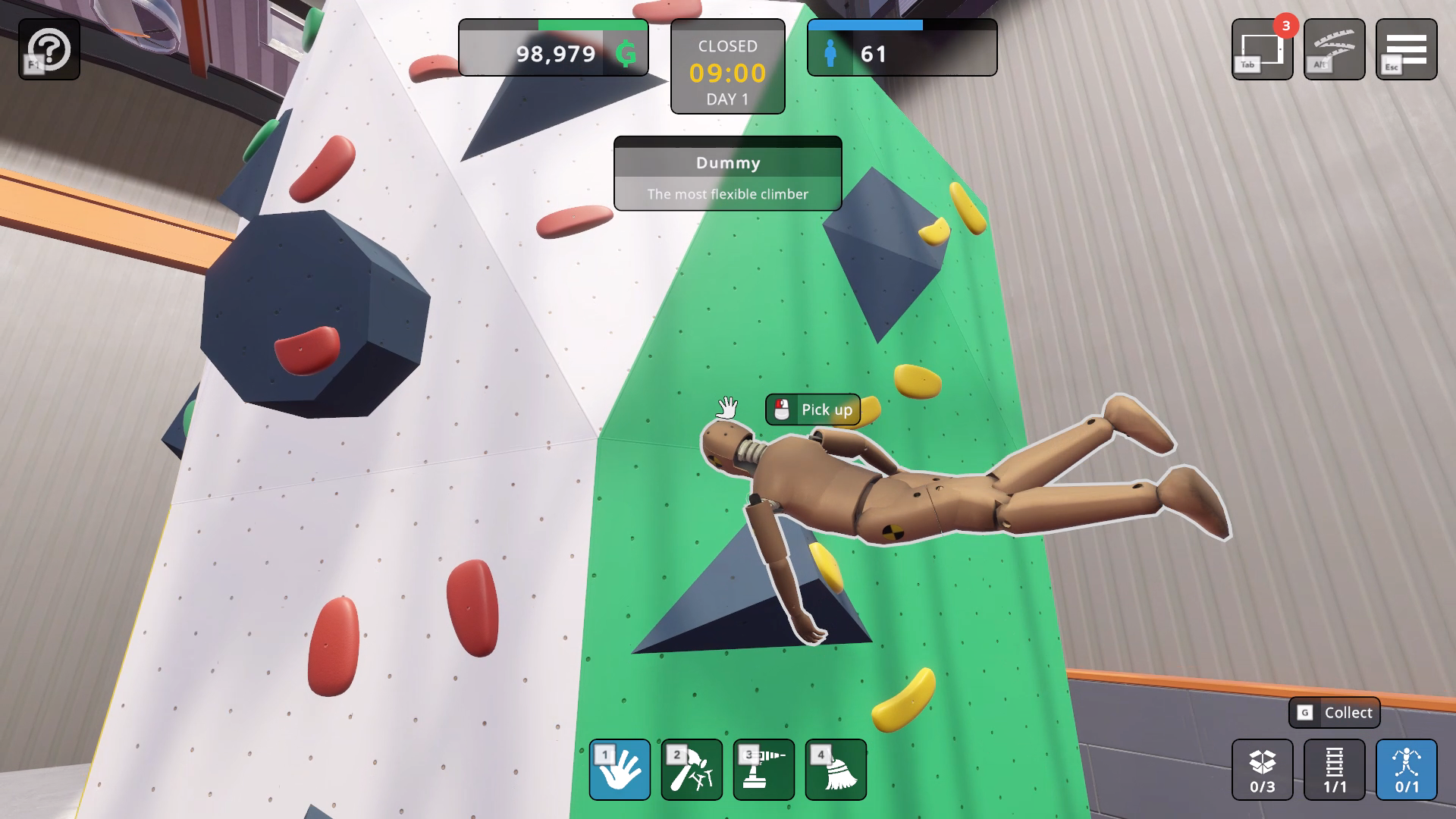
Task: Equip the drill tool in slot 3
Action: point(764,770)
